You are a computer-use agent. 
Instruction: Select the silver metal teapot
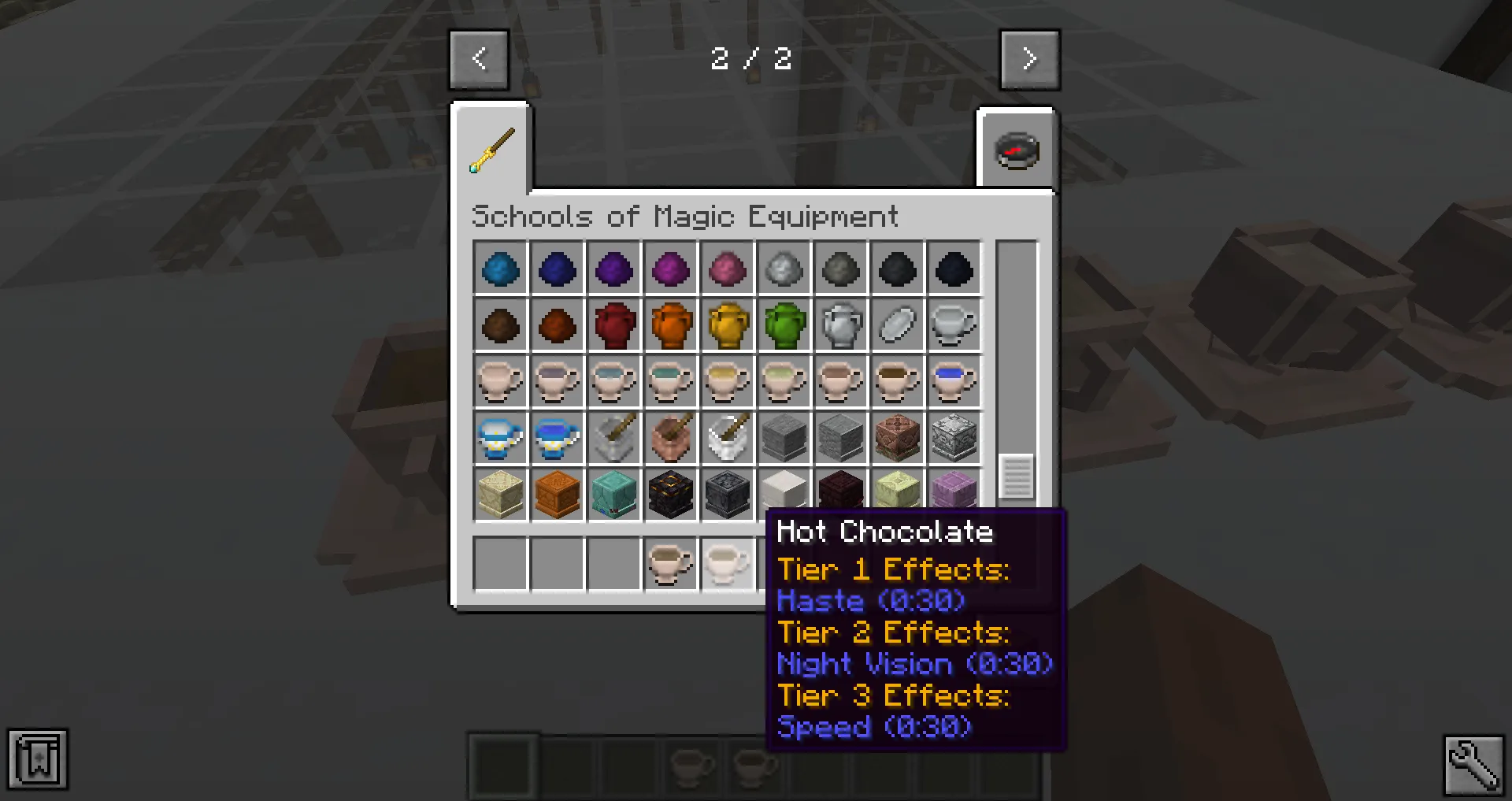[840, 325]
